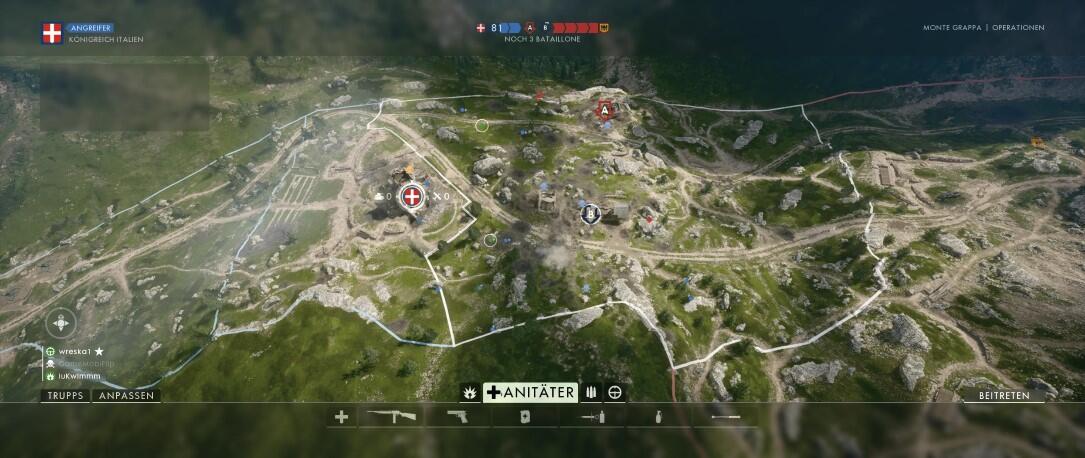Choose the Italian headquarters spawn point

pyautogui.click(x=410, y=198)
